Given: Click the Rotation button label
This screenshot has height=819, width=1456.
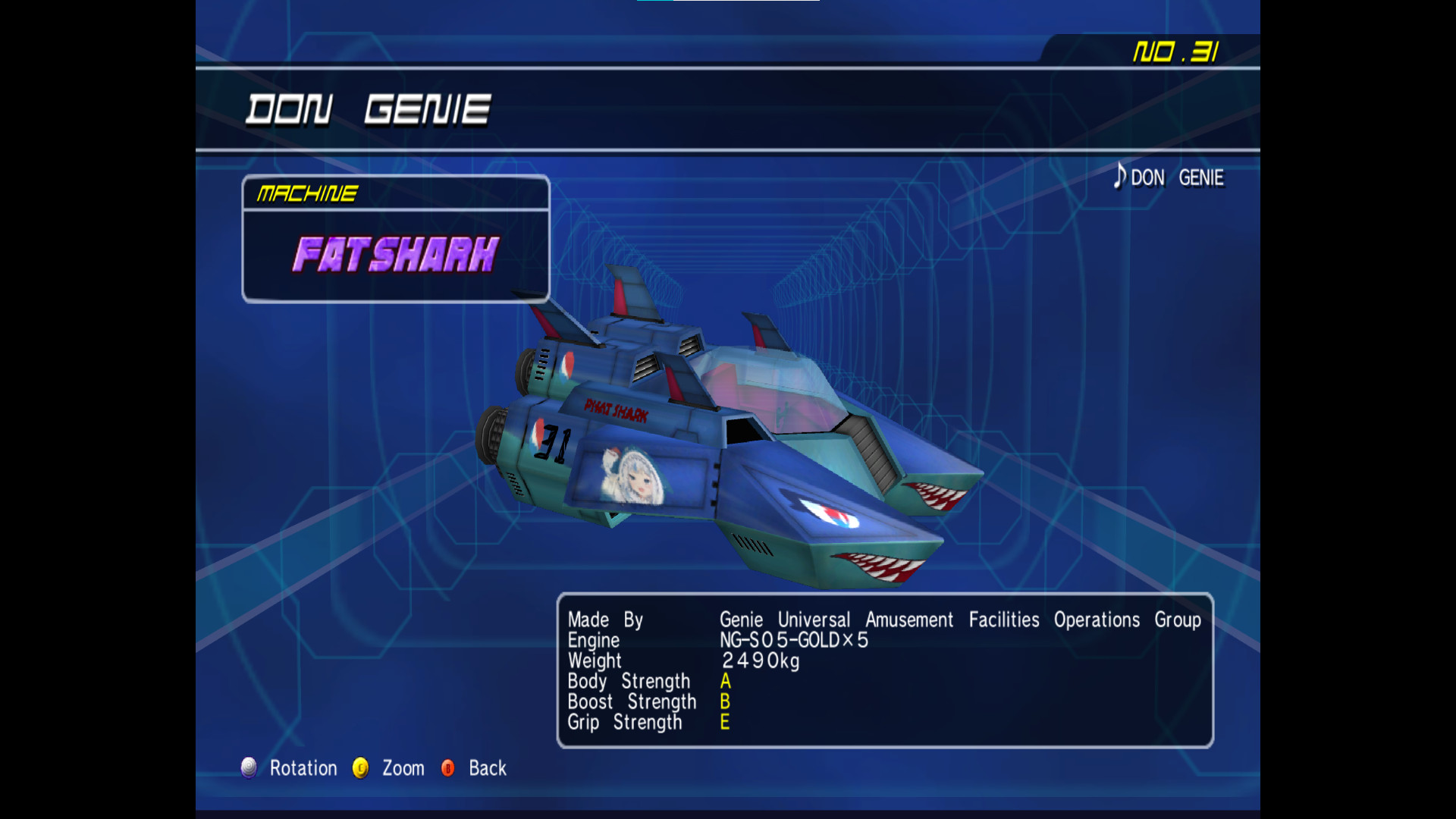Looking at the screenshot, I should [x=303, y=768].
